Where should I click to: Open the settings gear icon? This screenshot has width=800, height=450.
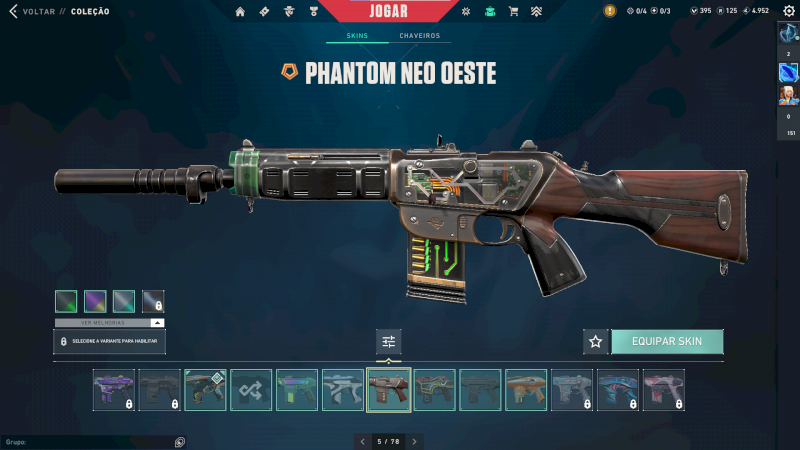(x=788, y=11)
